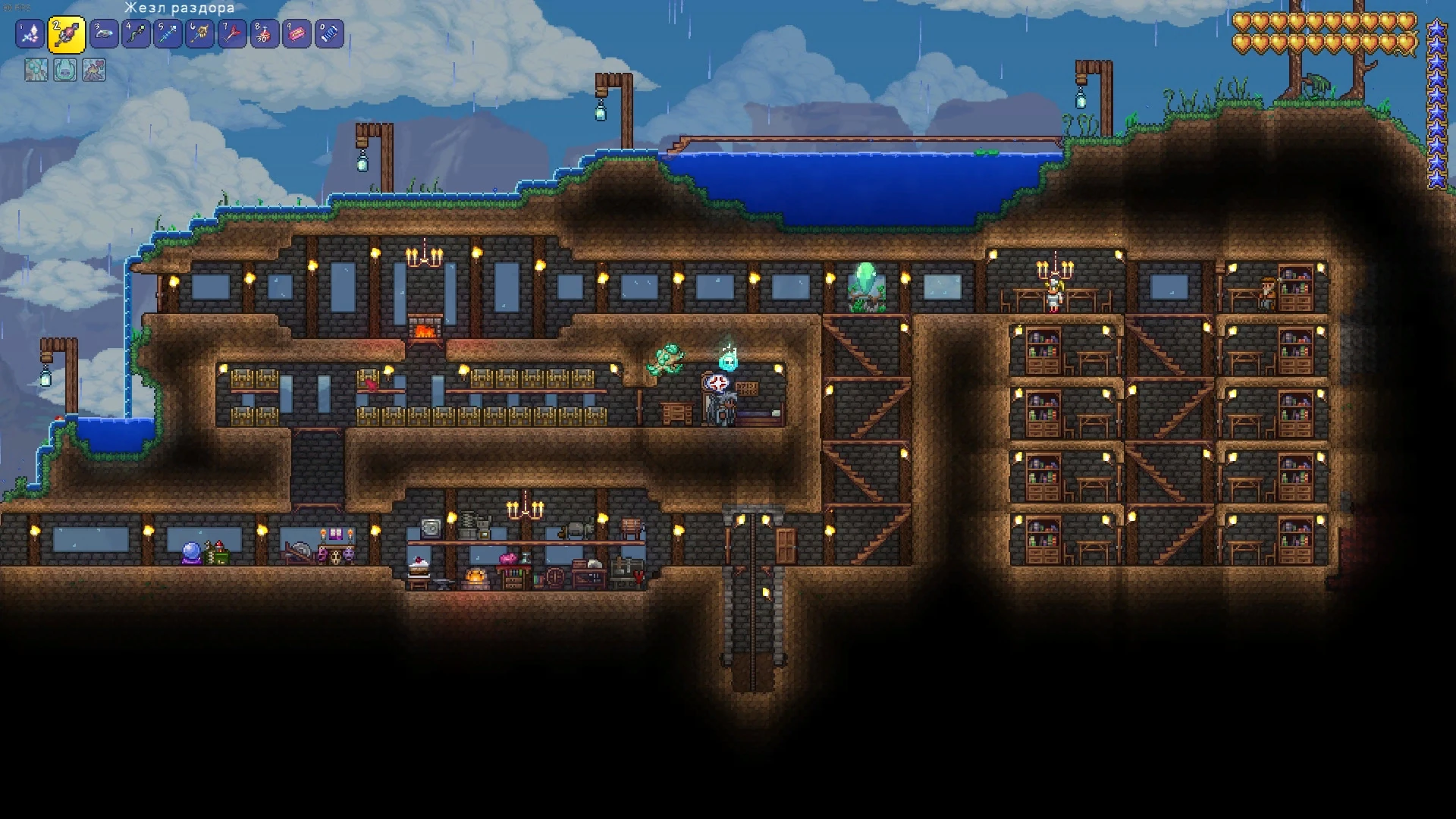Select the pink item in hotbar slot 9

point(295,33)
